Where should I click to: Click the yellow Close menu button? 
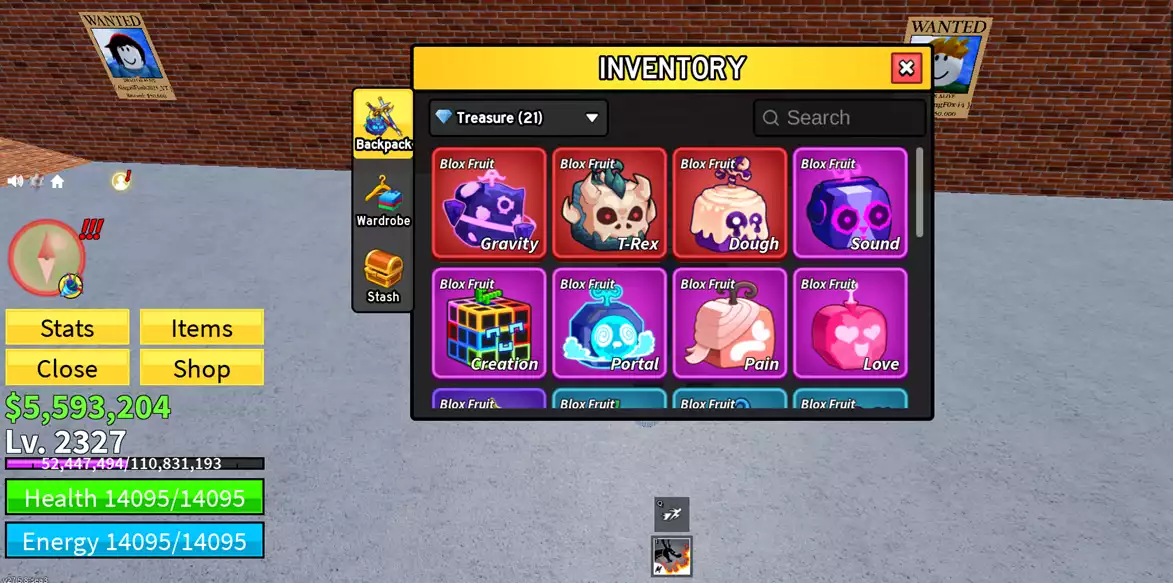[67, 368]
